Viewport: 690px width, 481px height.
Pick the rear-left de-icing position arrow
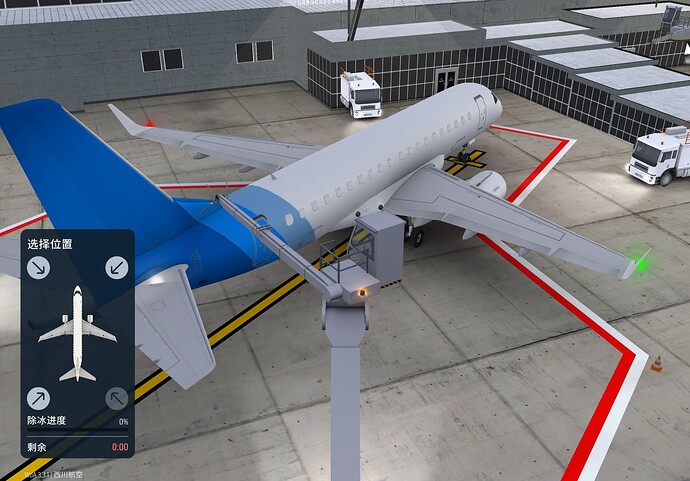39,398
